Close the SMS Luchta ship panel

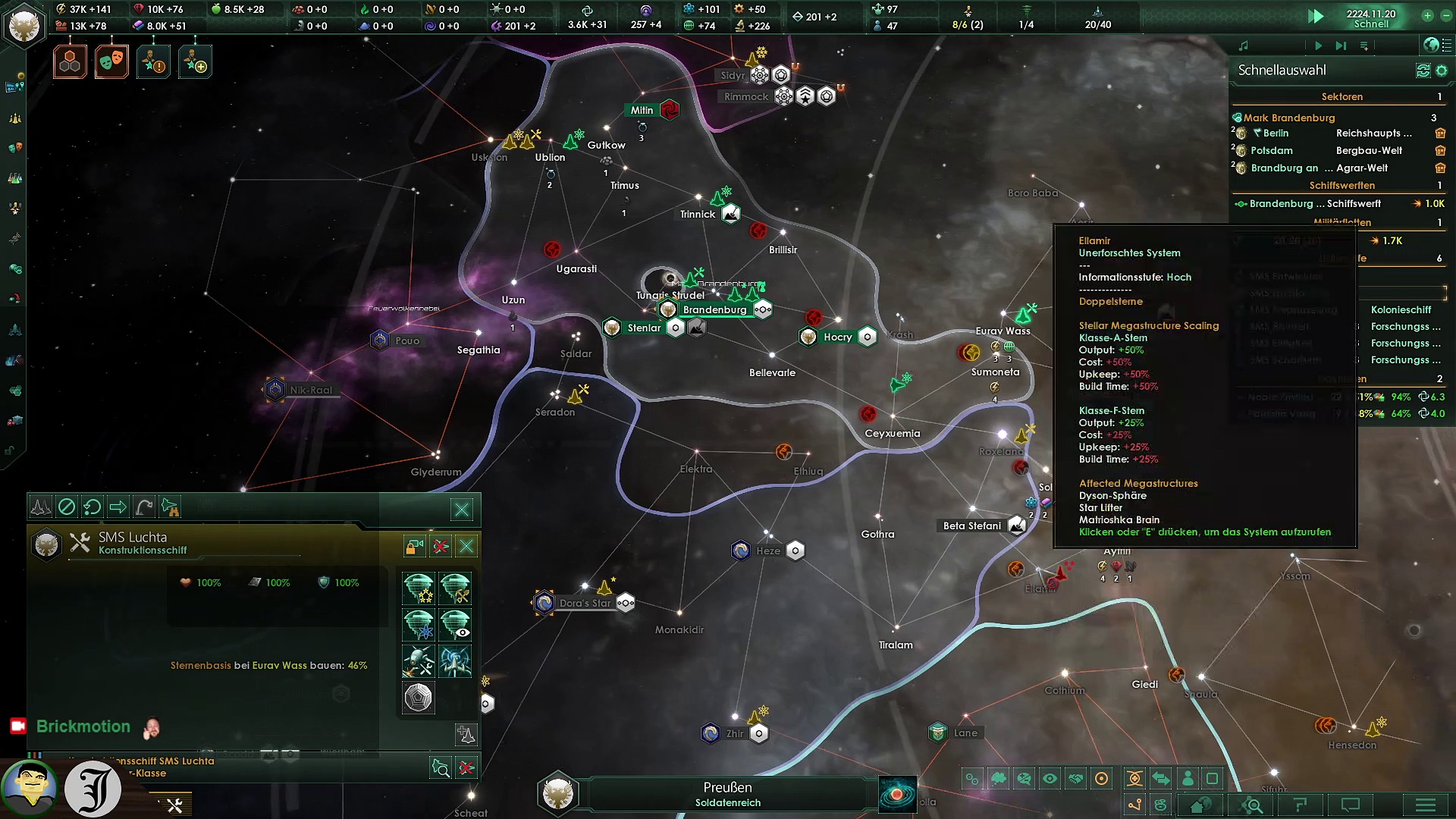point(466,546)
